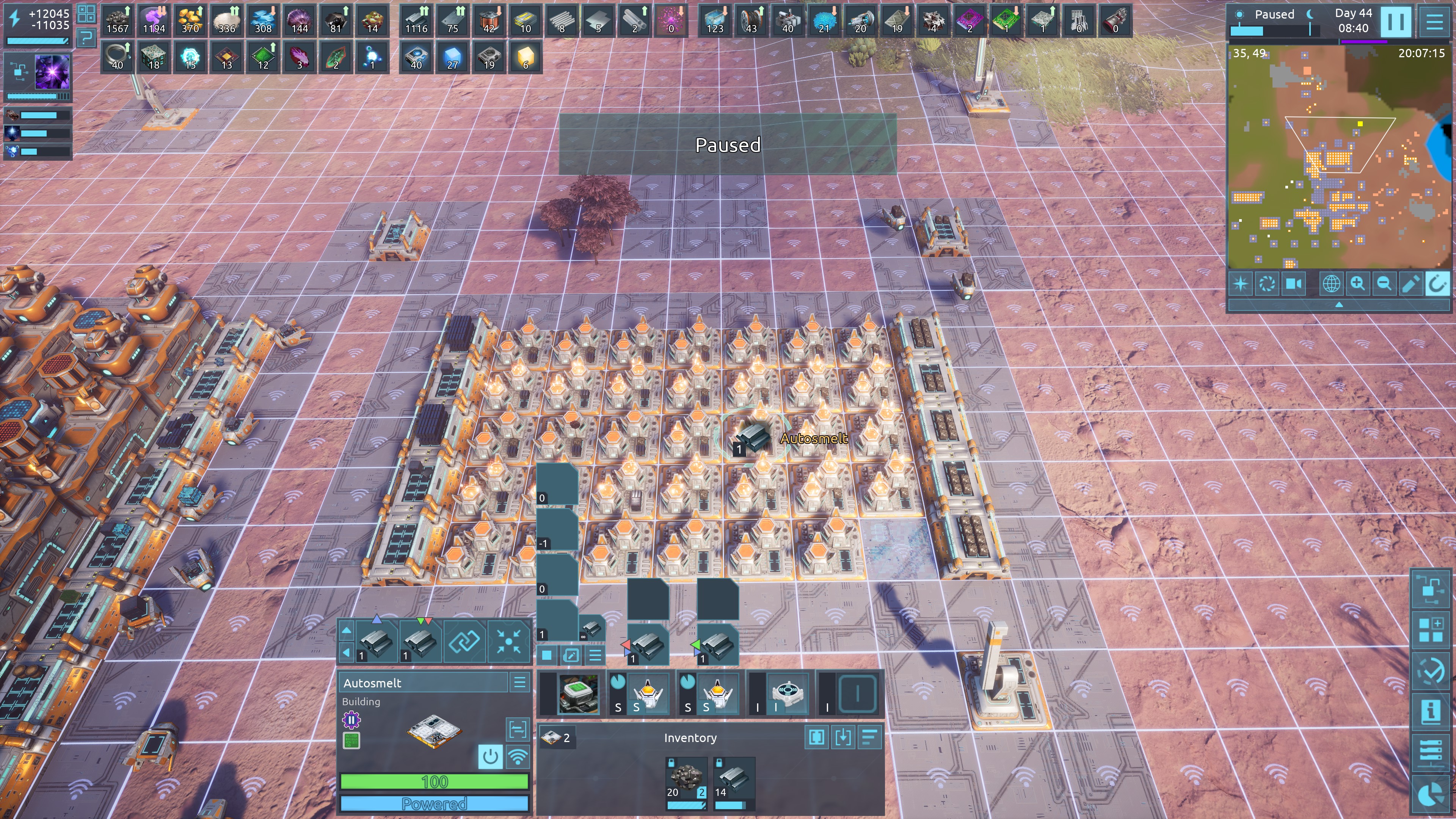Open the main hamburger menu
Image resolution: width=1456 pixels, height=819 pixels.
point(1434,22)
